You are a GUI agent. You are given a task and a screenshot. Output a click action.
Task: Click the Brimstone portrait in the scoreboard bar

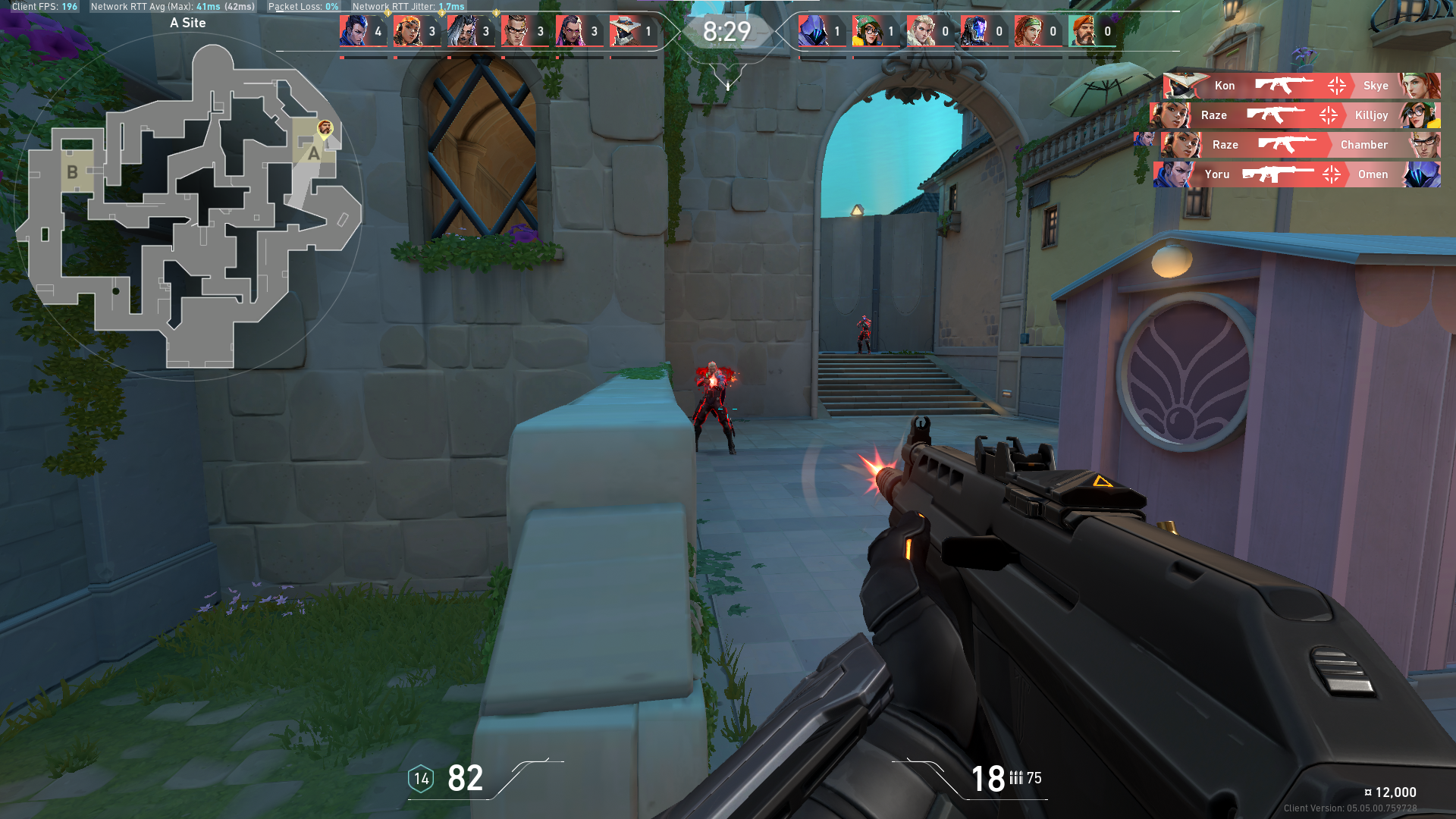[1084, 31]
